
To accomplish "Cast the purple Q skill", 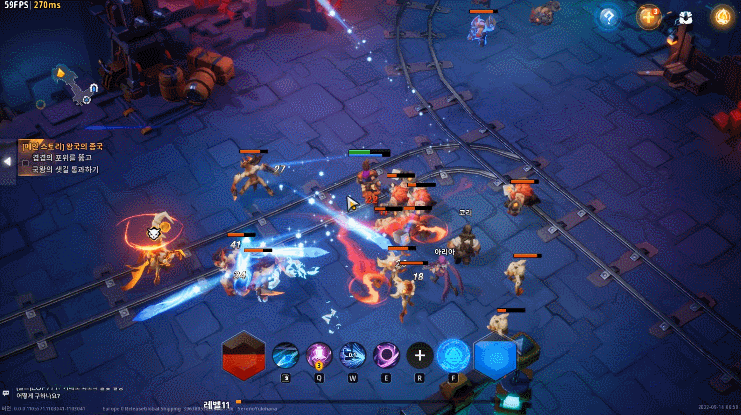I will [x=318, y=355].
